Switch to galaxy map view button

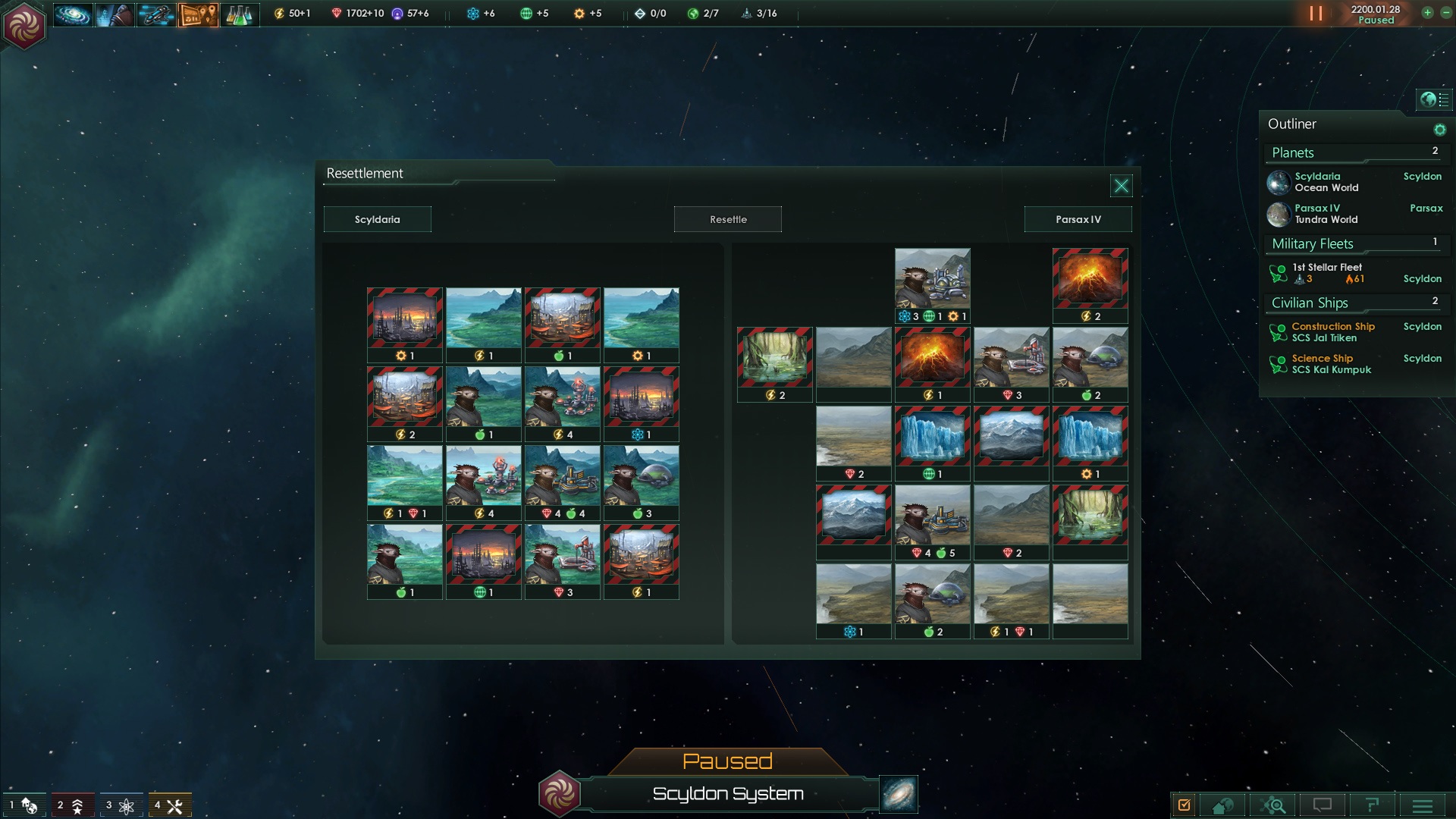(899, 794)
